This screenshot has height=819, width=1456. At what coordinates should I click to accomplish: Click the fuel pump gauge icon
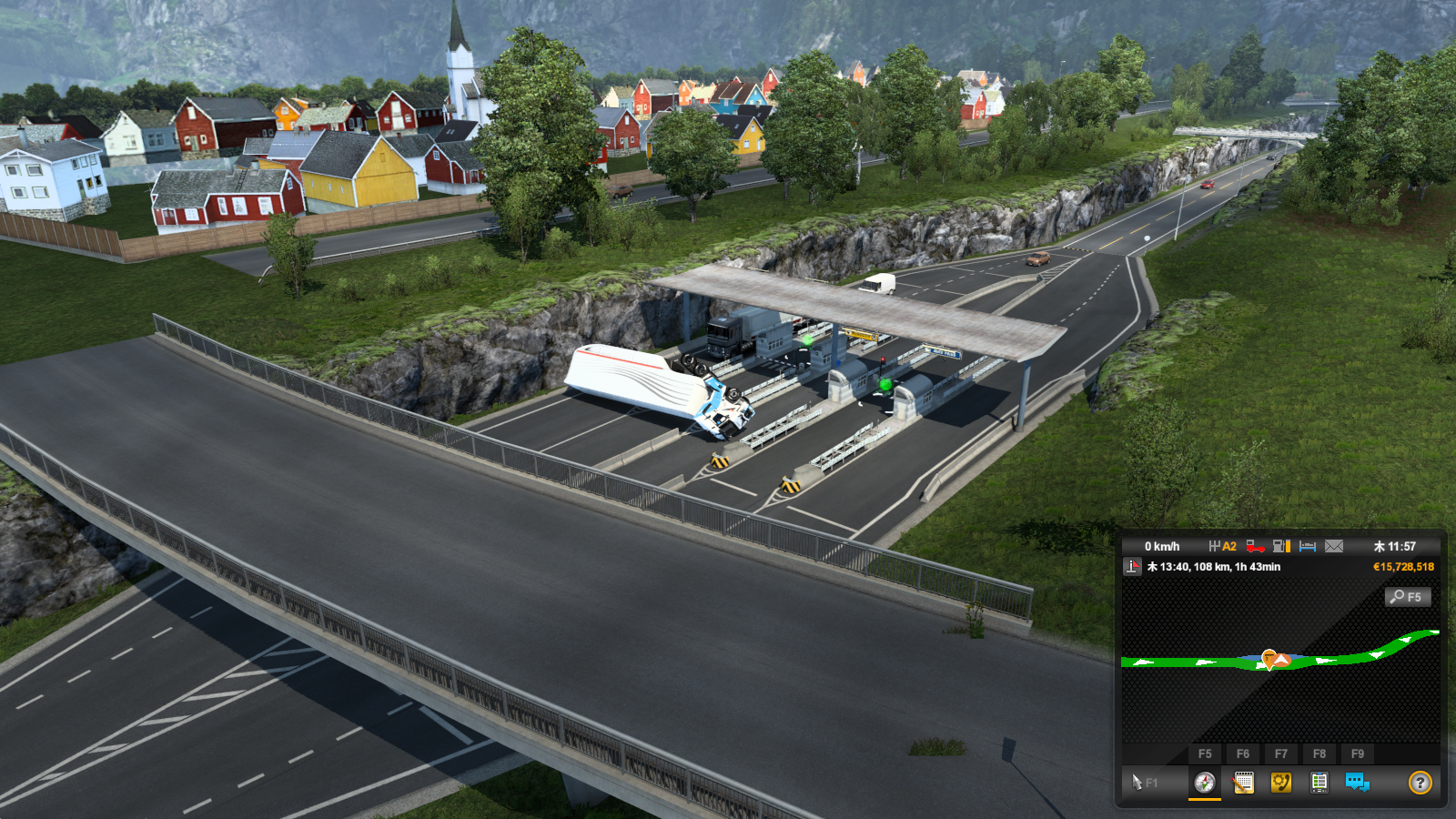click(1281, 546)
